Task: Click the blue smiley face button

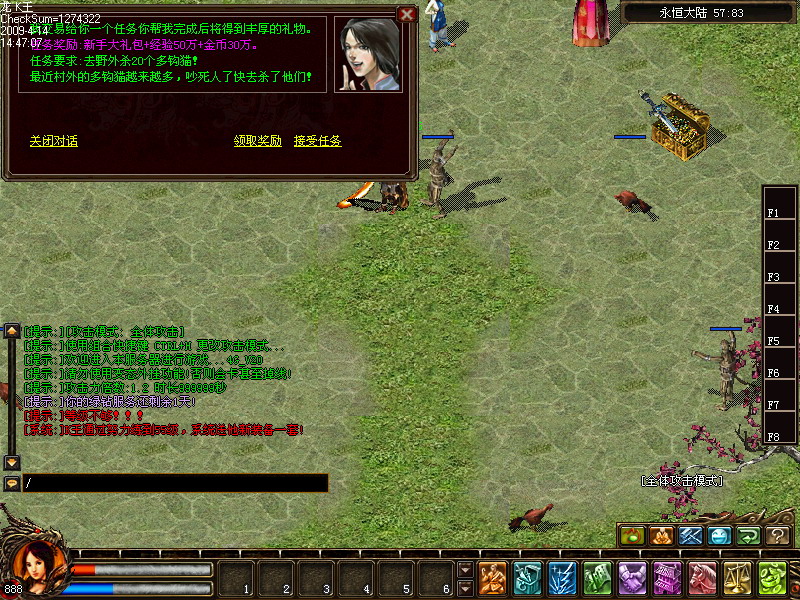Action: tap(720, 536)
